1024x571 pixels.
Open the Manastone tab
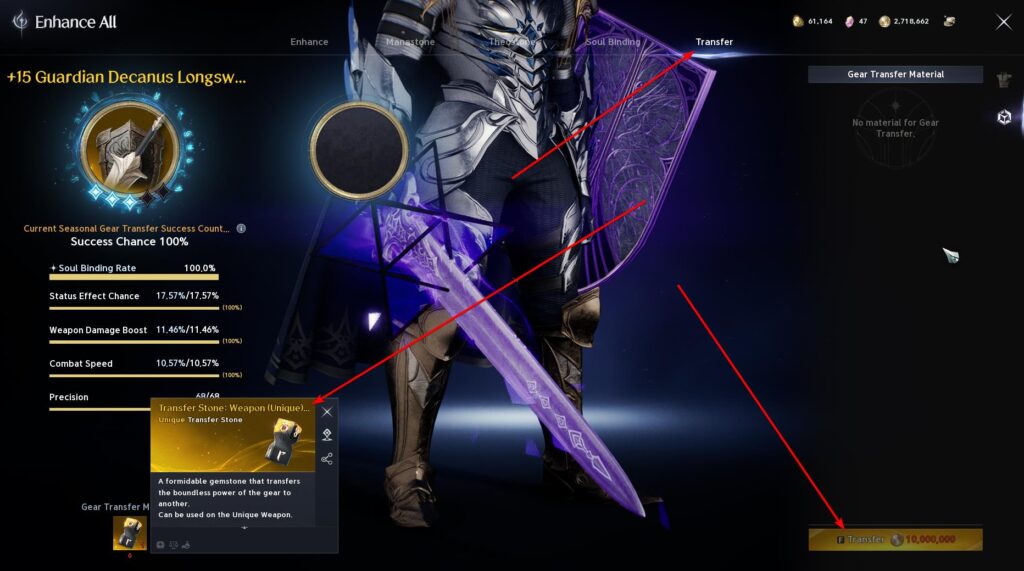coord(410,42)
